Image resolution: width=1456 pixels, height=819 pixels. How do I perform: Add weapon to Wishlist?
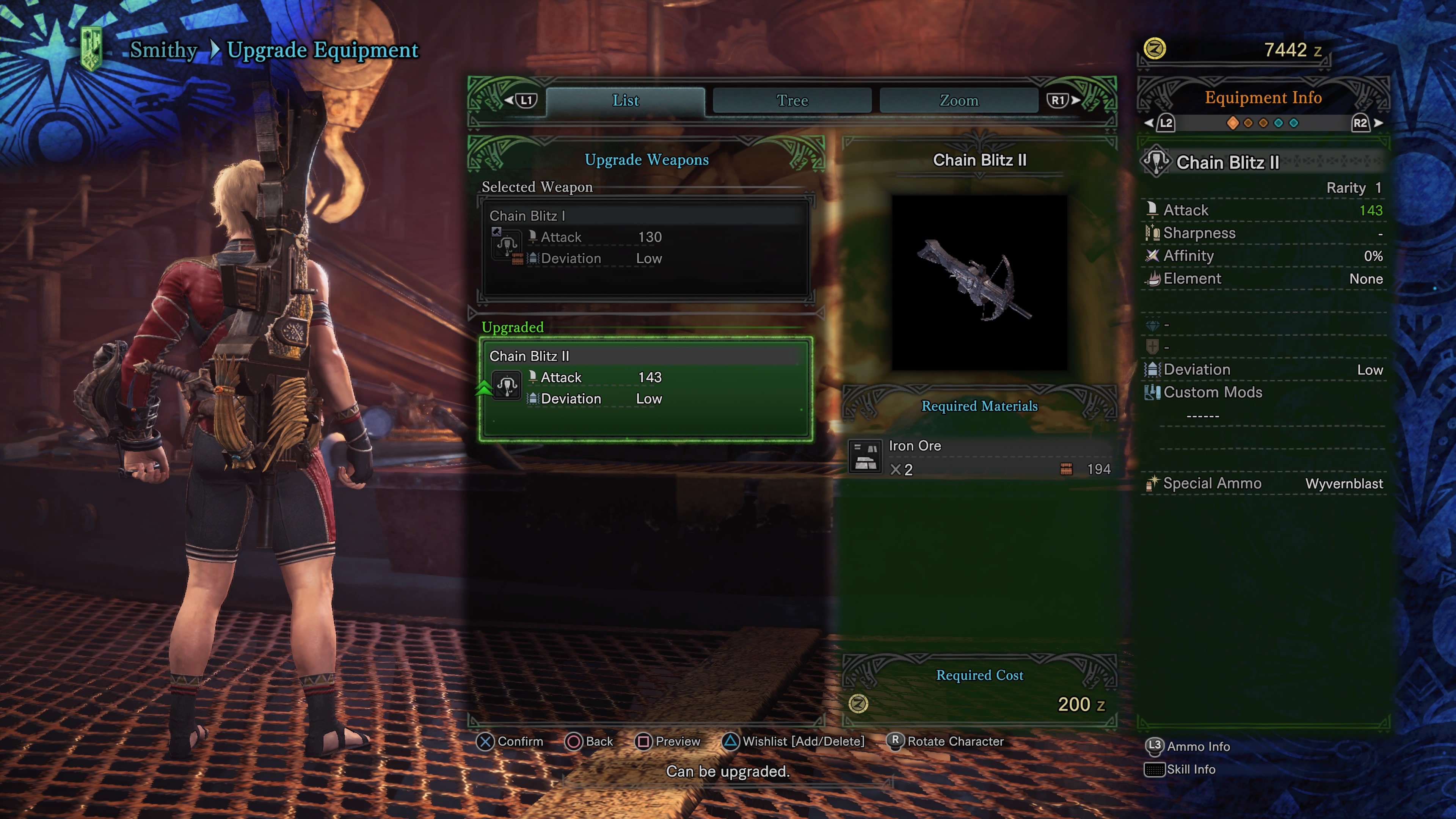coord(794,741)
